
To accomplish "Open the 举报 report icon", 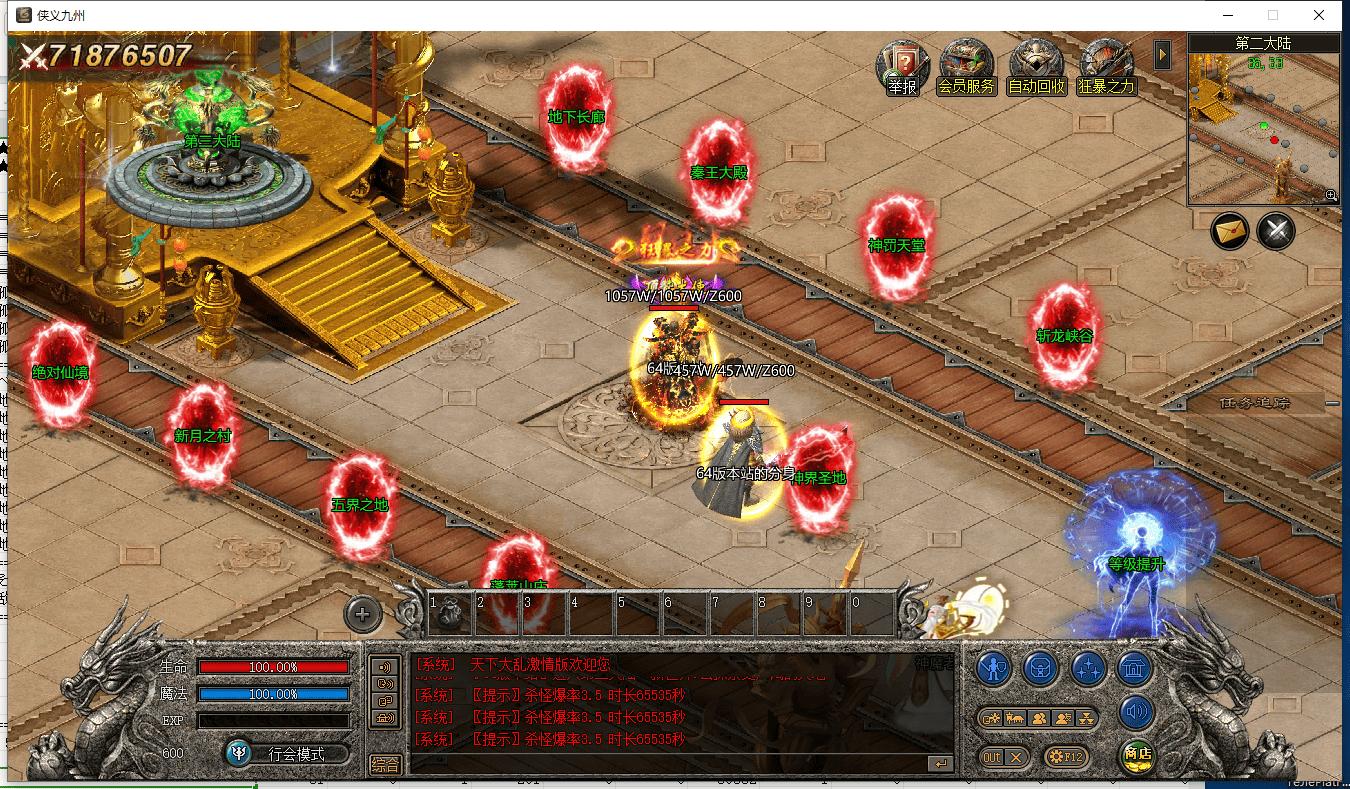I will [x=902, y=68].
